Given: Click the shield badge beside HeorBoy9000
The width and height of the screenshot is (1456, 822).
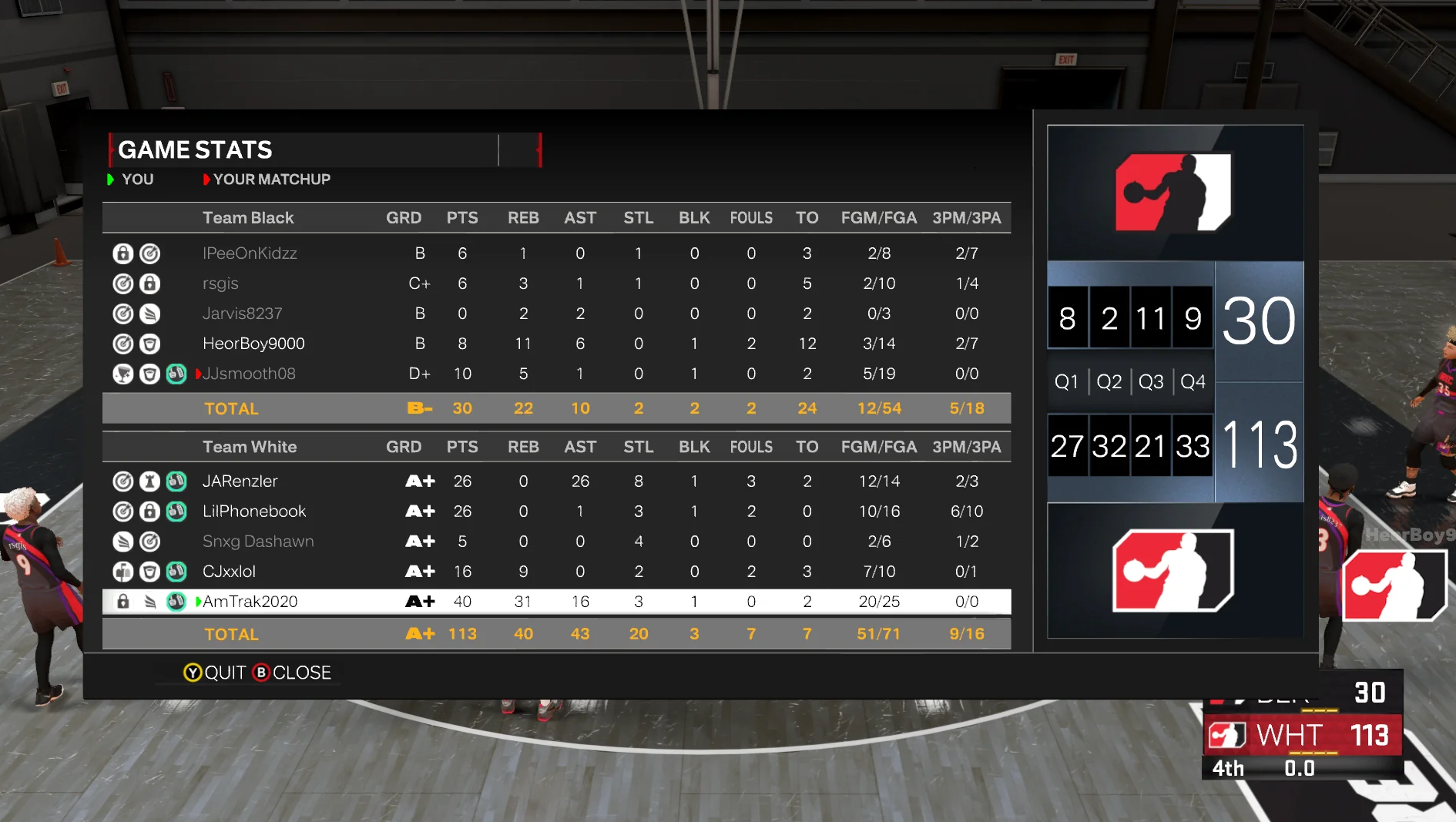Looking at the screenshot, I should click(150, 344).
